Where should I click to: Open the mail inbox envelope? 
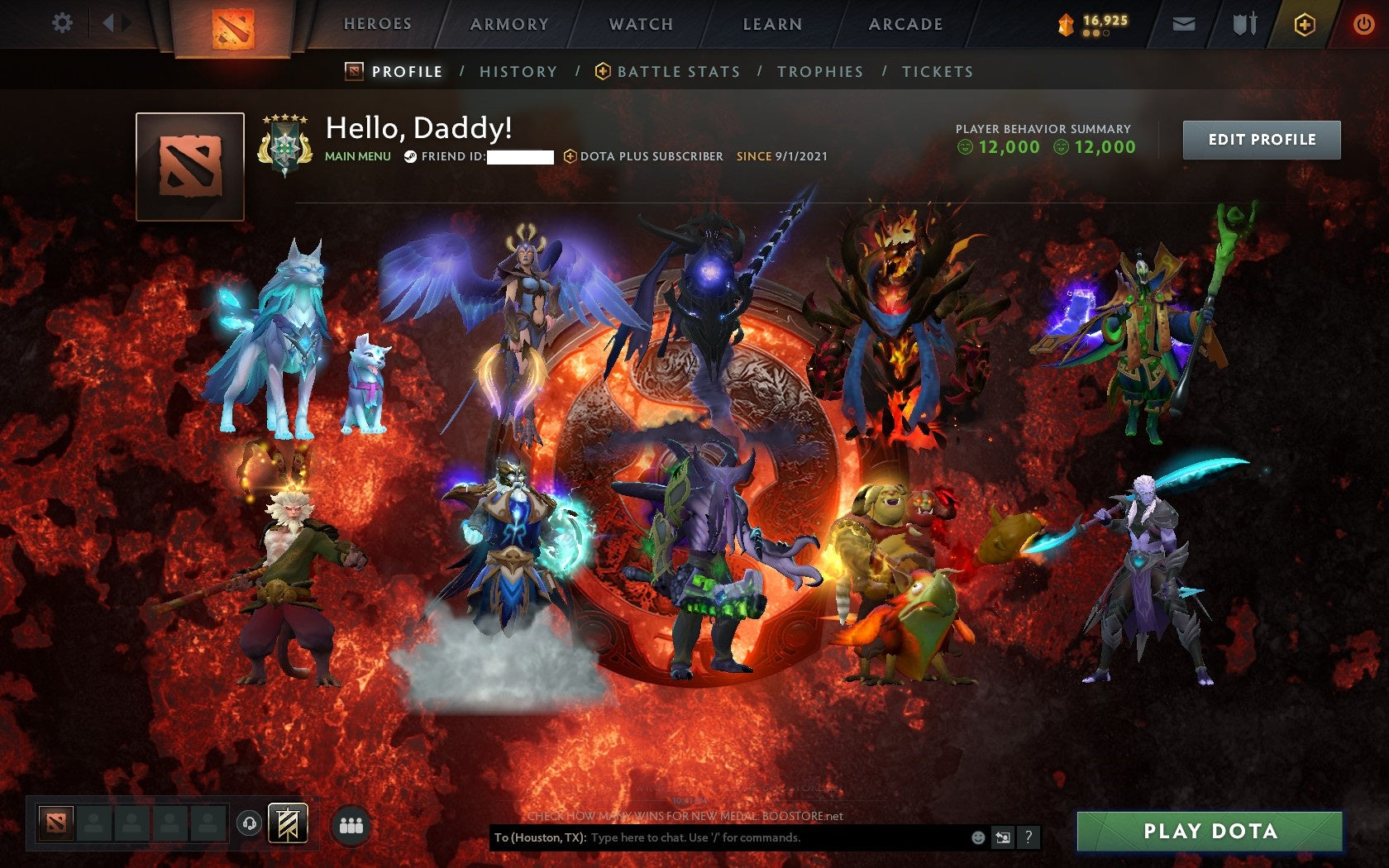1184,24
